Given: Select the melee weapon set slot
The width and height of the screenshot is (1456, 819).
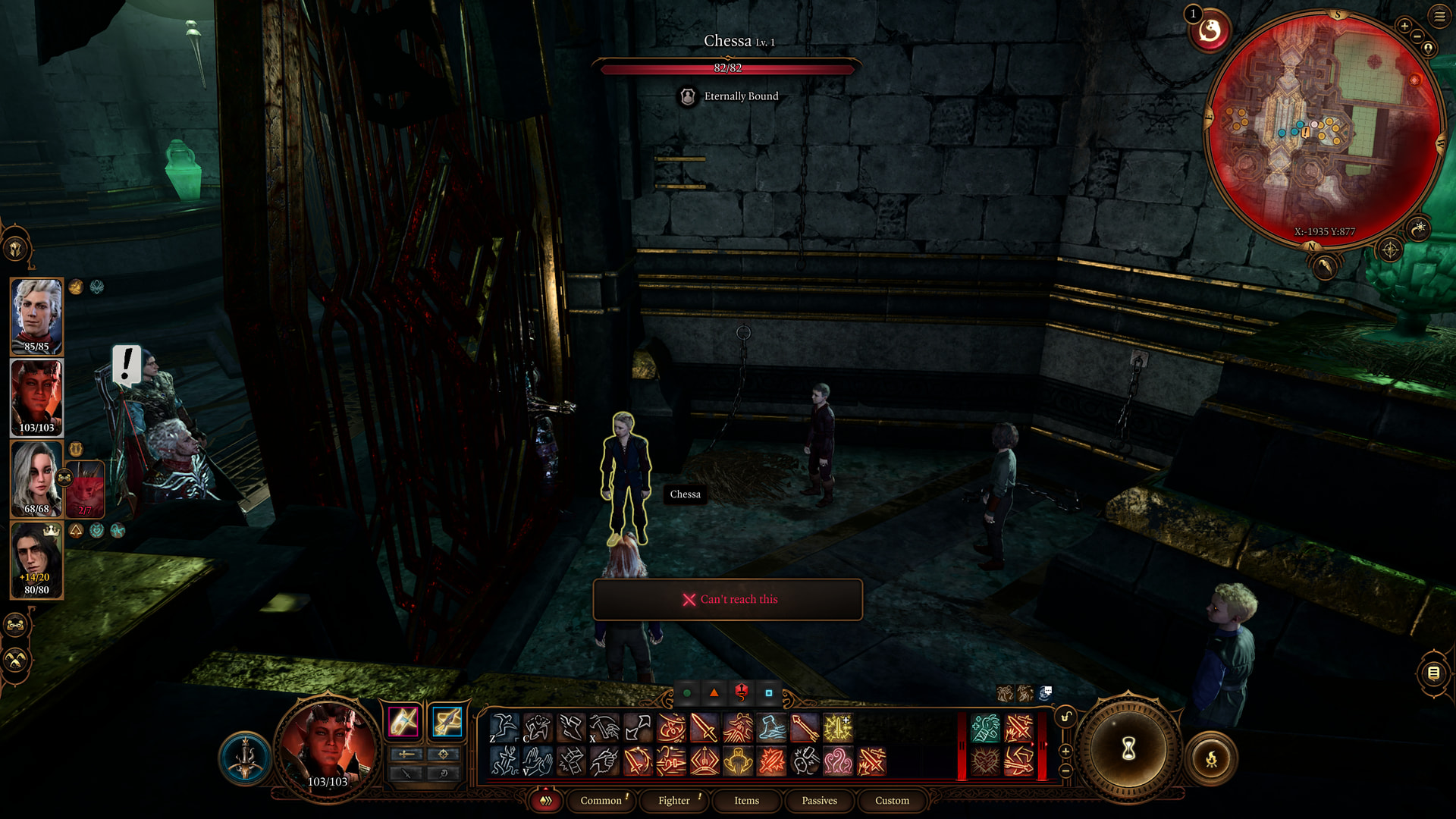Looking at the screenshot, I should click(403, 721).
